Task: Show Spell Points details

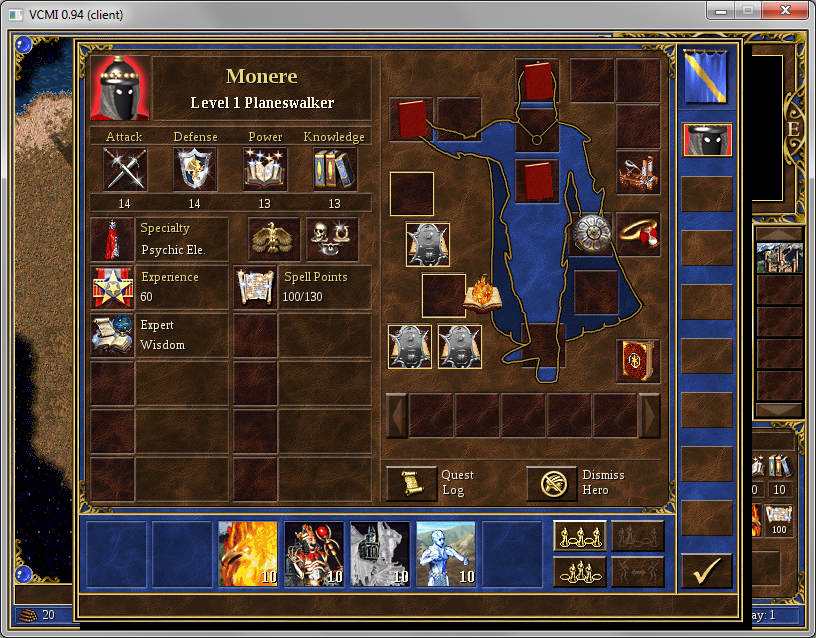Action: click(x=255, y=287)
